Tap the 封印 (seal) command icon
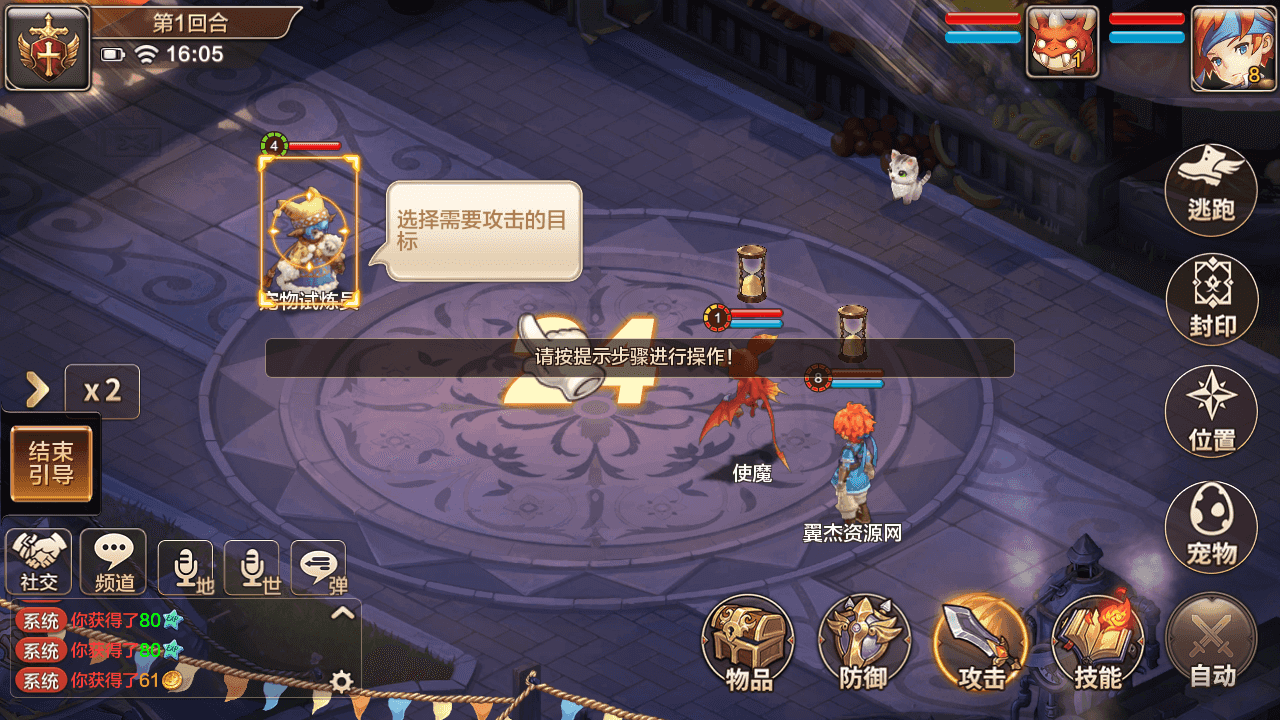 click(1211, 300)
